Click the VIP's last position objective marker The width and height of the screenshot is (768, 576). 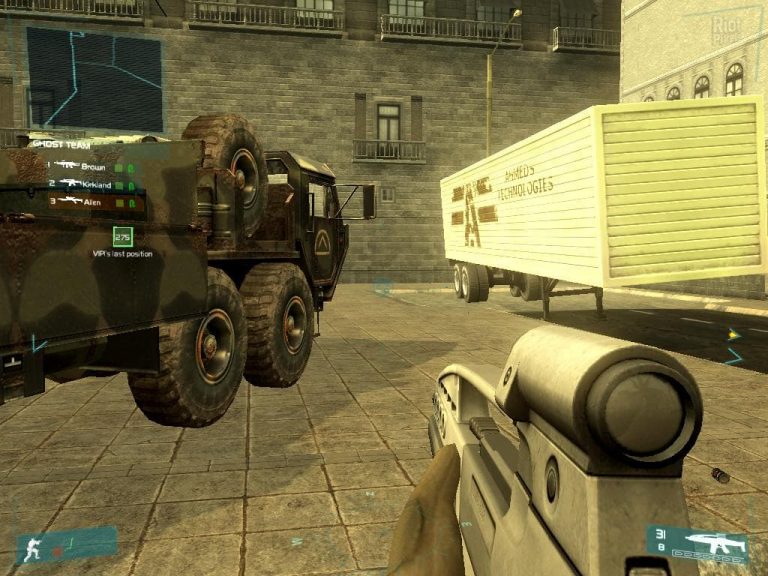click(x=122, y=237)
